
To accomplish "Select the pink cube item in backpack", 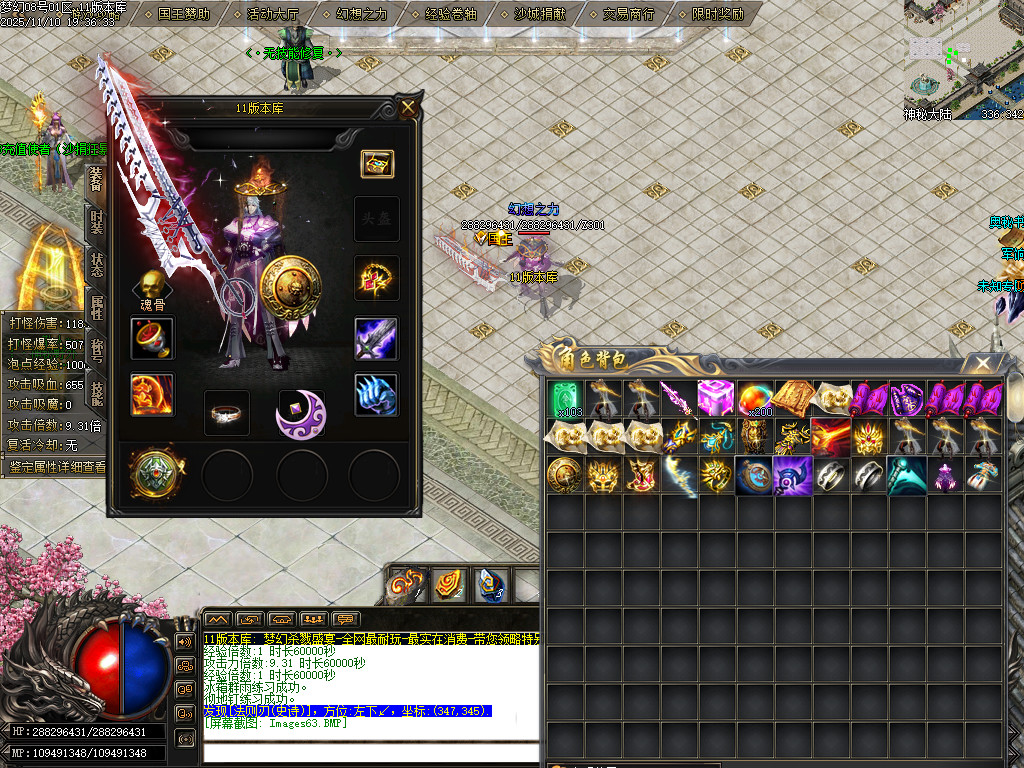I will [716, 398].
